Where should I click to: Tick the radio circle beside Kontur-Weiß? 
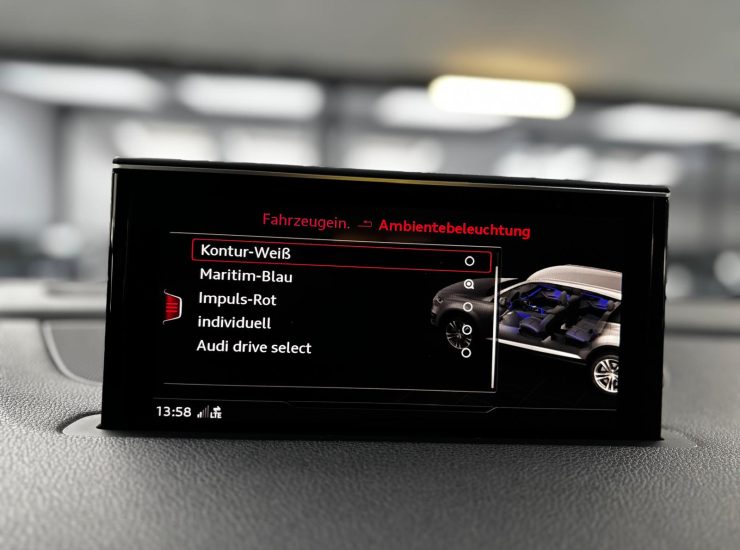(470, 261)
